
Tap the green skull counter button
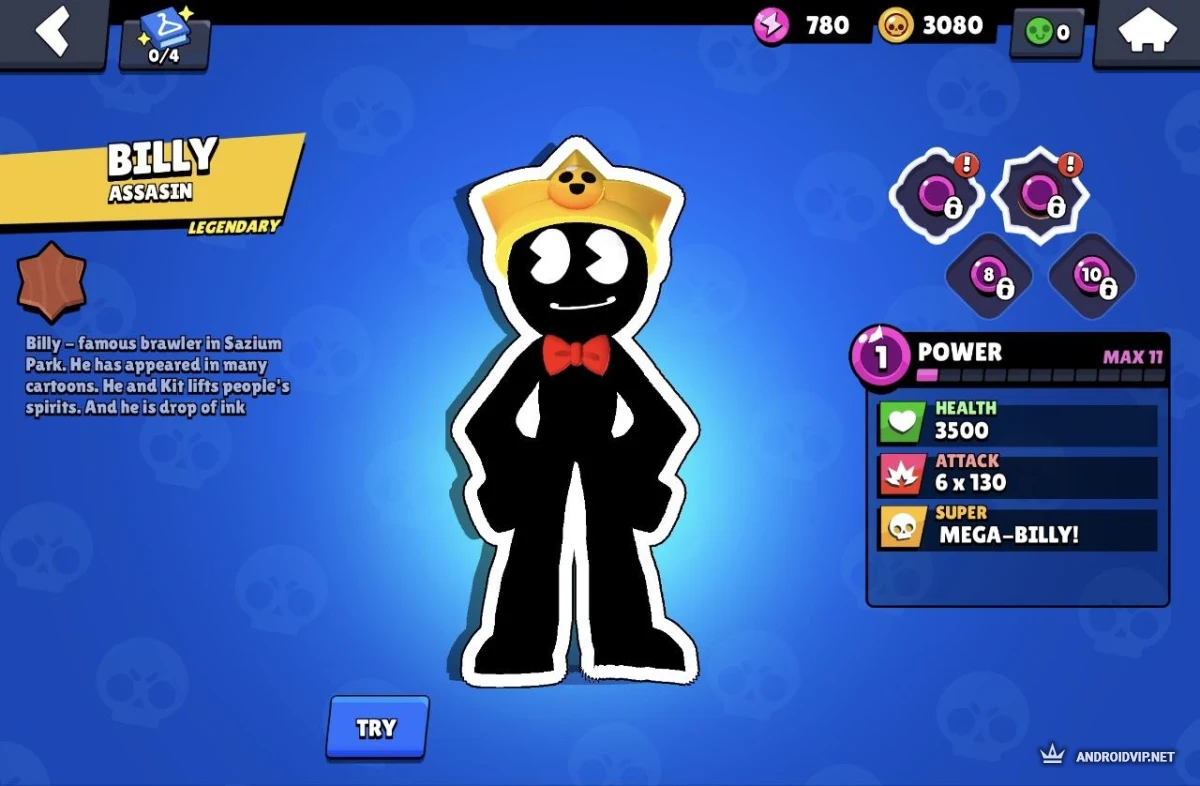pos(1046,33)
